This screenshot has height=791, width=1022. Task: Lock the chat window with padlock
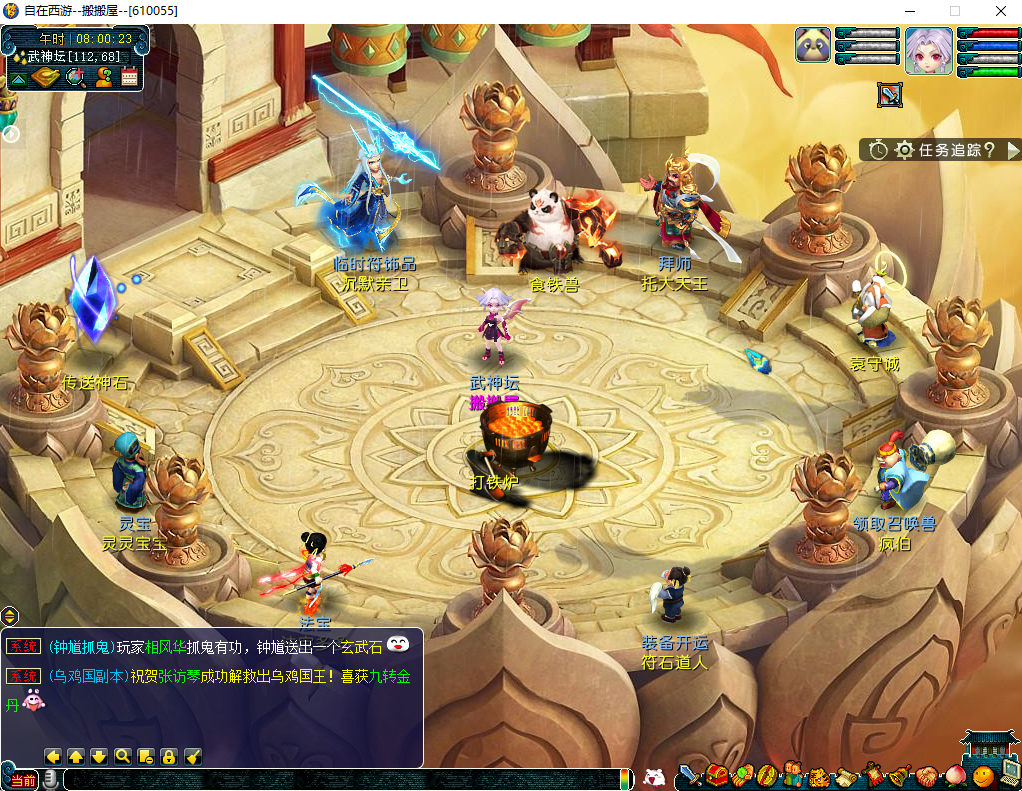coord(169,756)
